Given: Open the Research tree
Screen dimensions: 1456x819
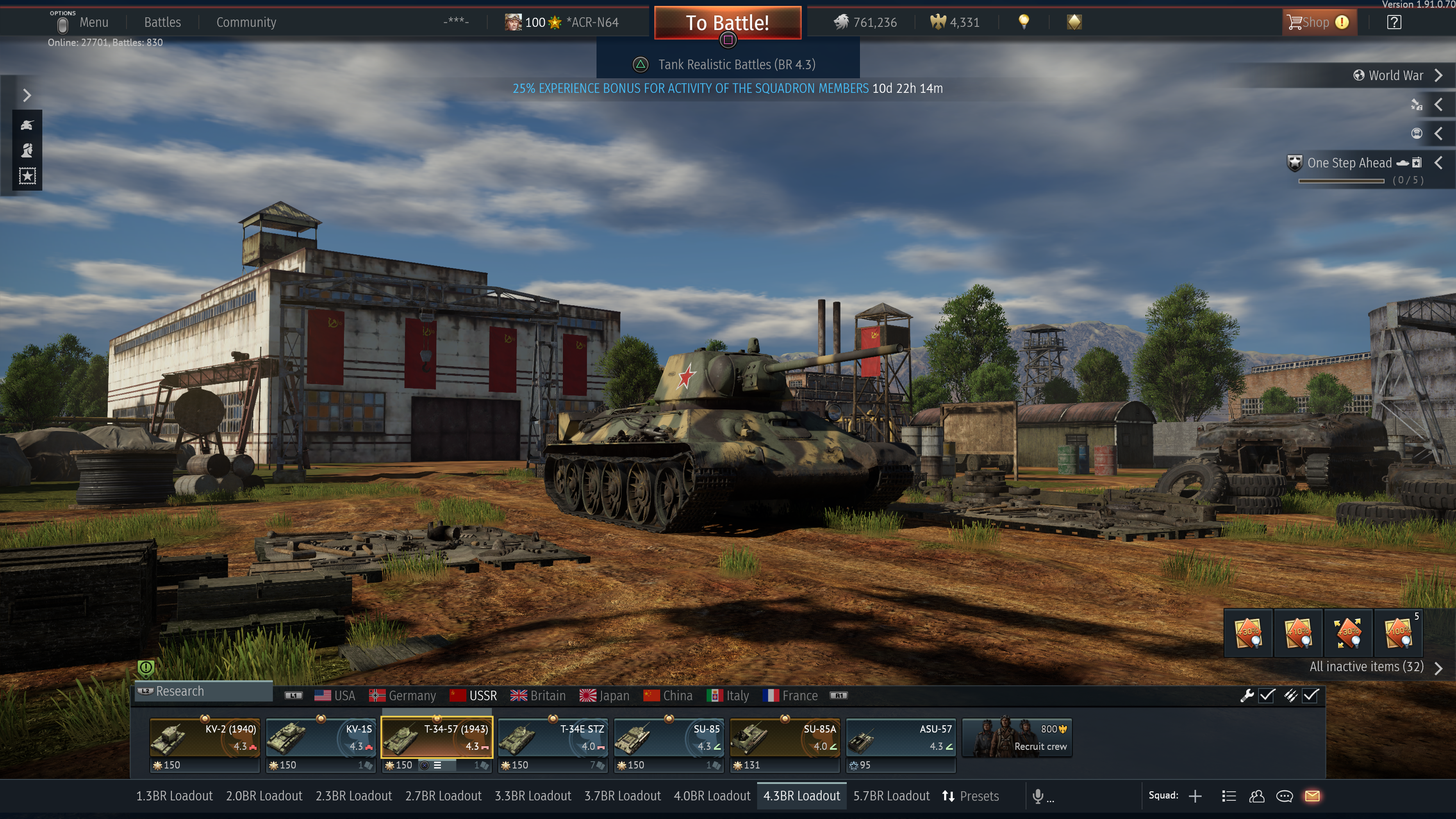Looking at the screenshot, I should (180, 691).
